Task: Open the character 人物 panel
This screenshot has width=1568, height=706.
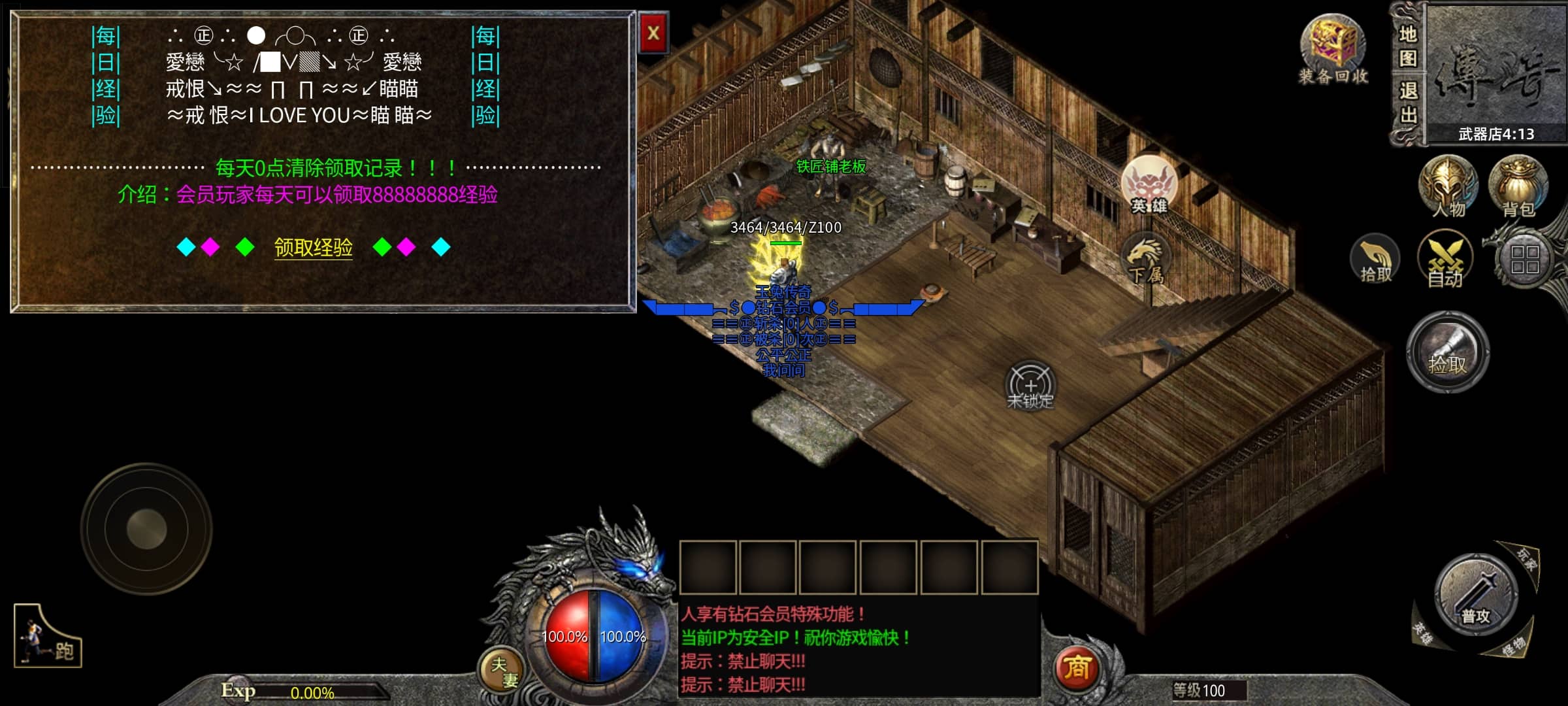Action: [x=1448, y=186]
